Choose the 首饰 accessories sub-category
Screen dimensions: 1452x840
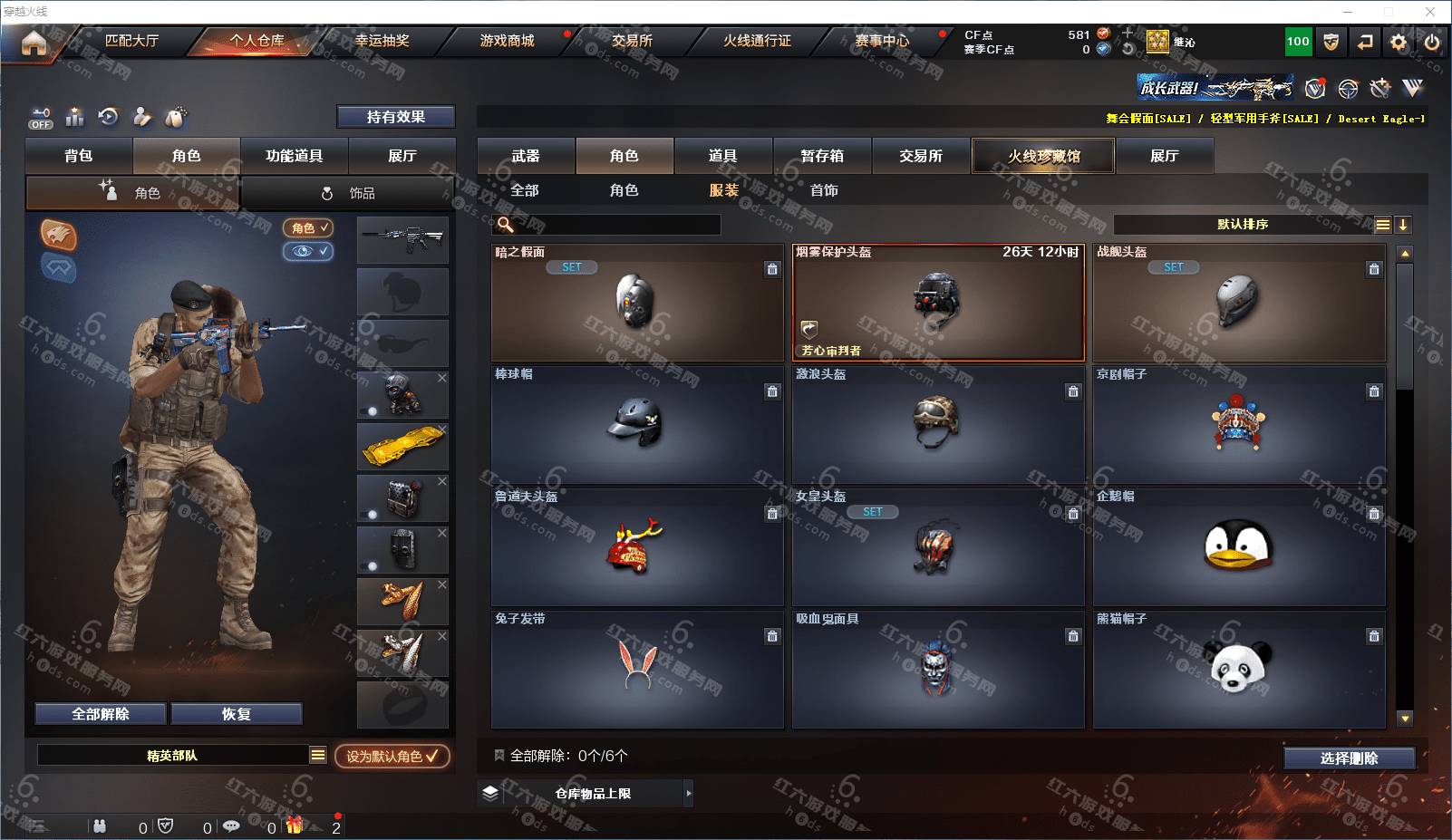tap(824, 190)
